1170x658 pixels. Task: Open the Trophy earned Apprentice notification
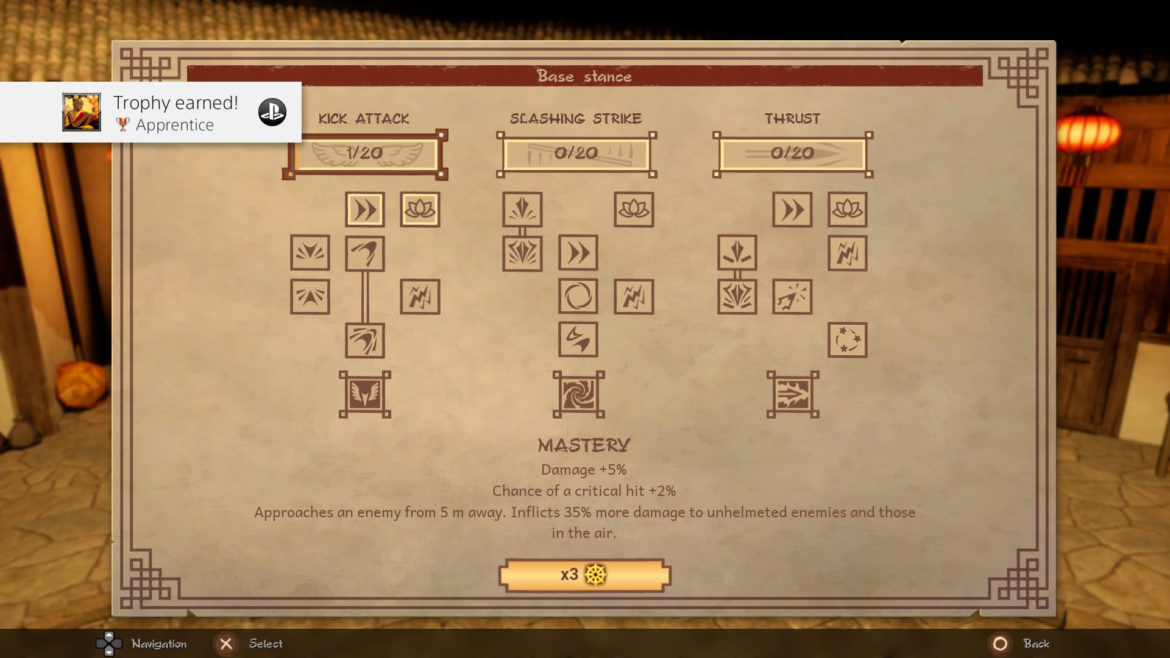tap(150, 112)
